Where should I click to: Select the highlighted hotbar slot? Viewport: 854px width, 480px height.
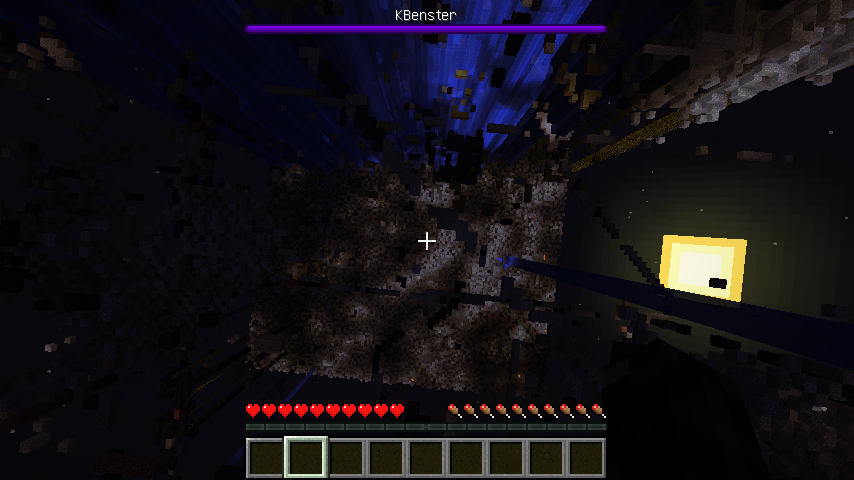(x=306, y=458)
